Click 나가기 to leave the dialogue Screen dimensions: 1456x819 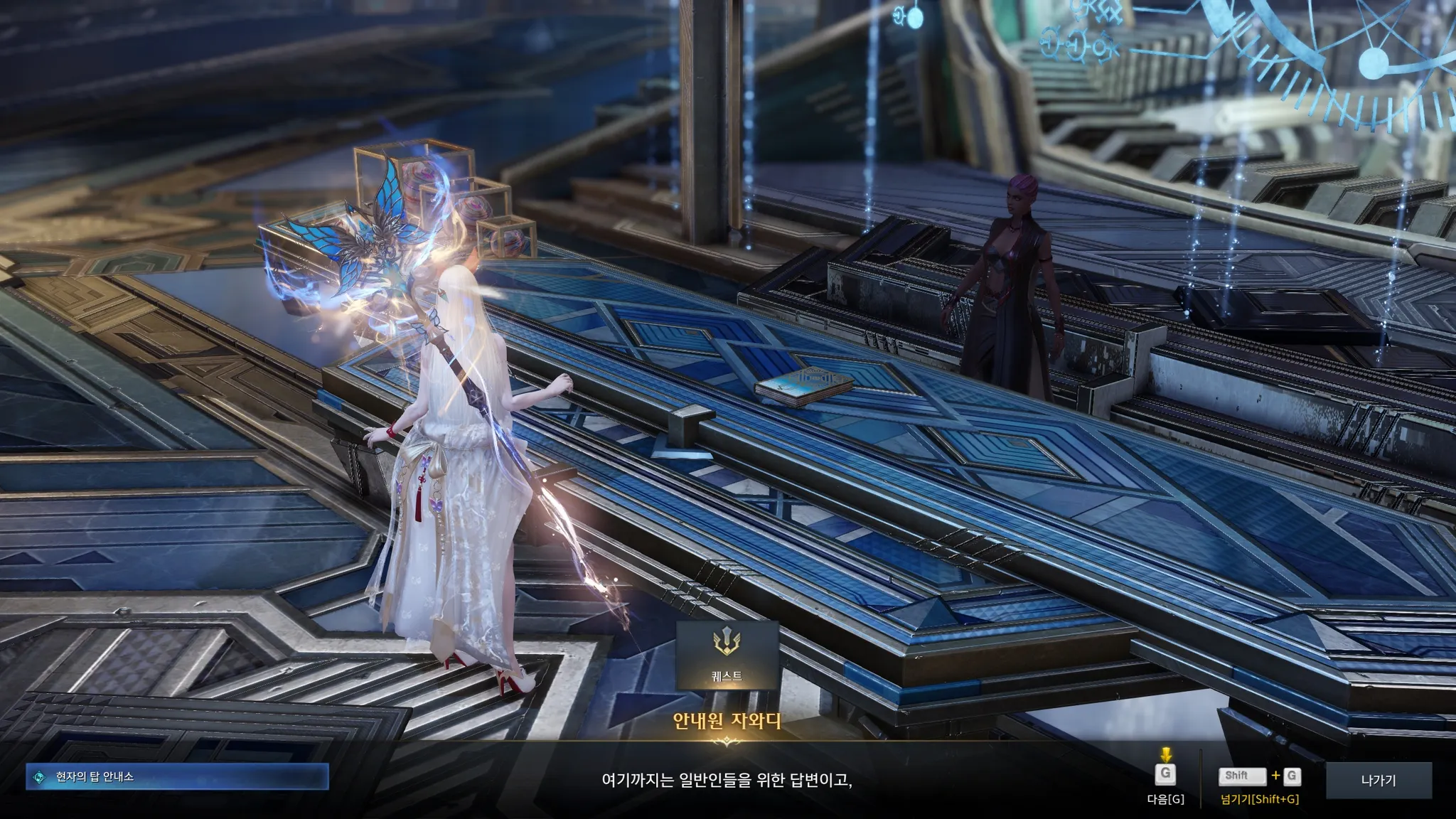[1378, 780]
